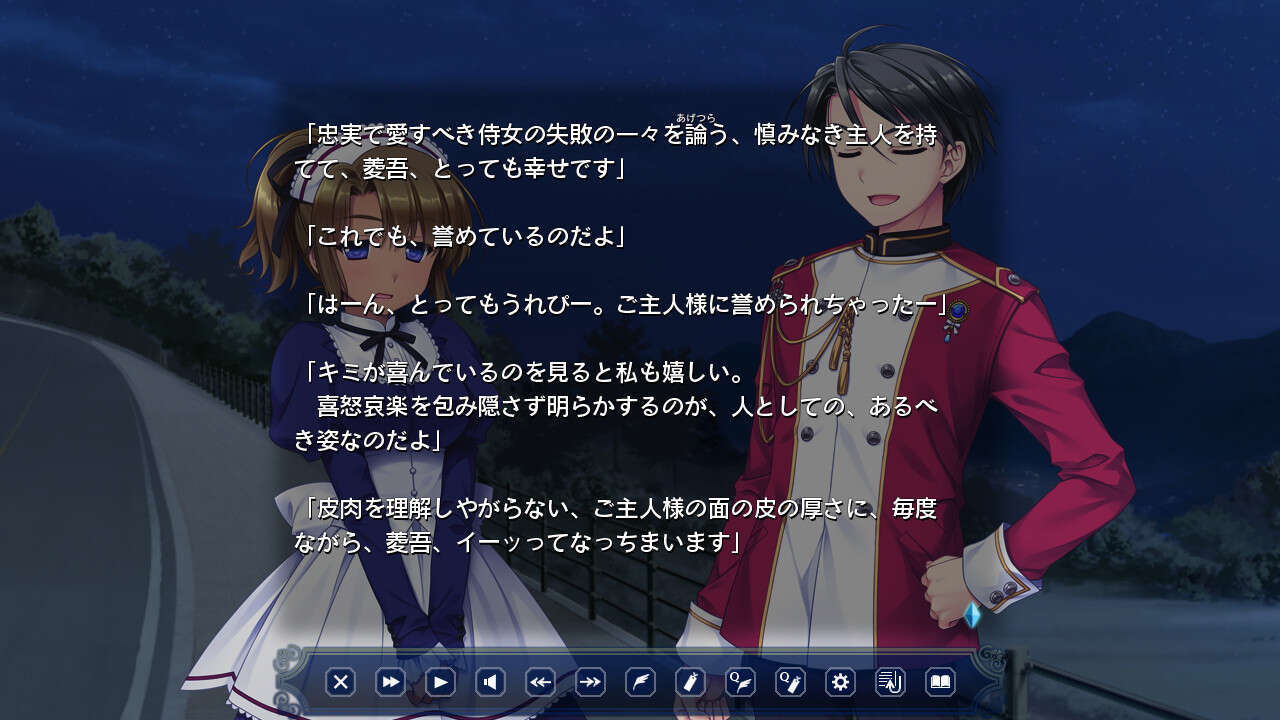1280x720 pixels.
Task: Toggle auto-read mode with the play icon
Action: (x=441, y=682)
